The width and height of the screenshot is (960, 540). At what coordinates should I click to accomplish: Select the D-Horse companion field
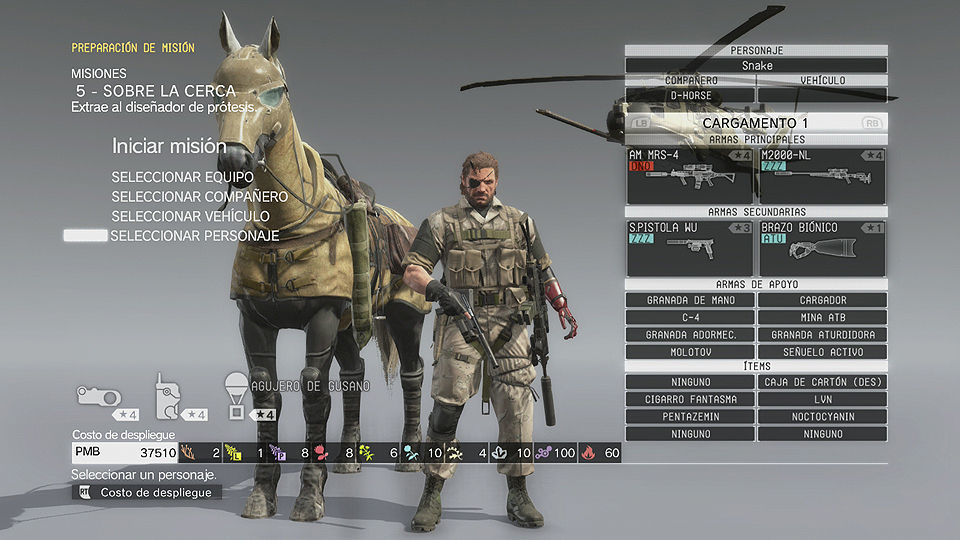pyautogui.click(x=690, y=96)
